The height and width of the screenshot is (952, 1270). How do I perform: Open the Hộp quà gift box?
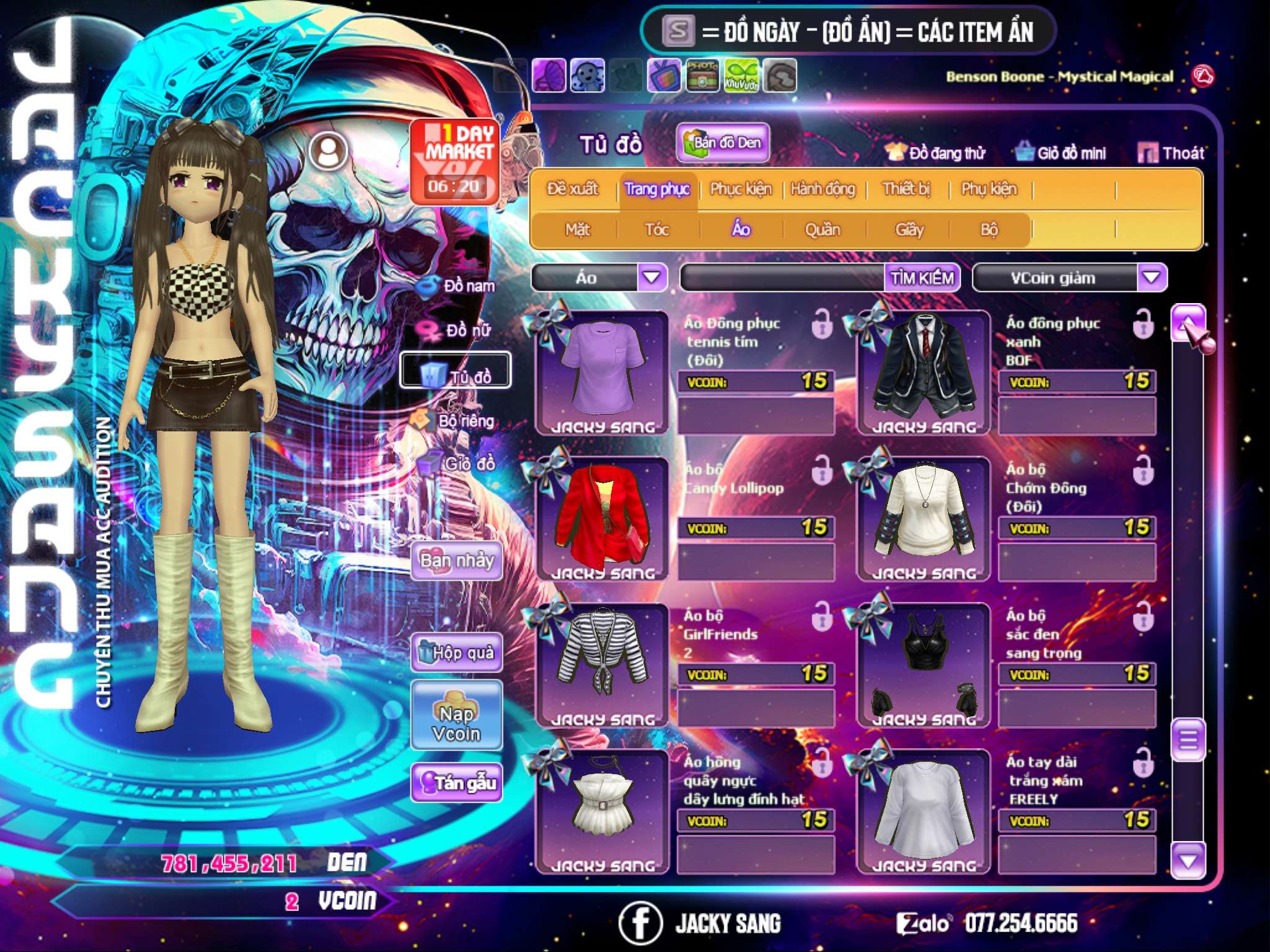456,653
